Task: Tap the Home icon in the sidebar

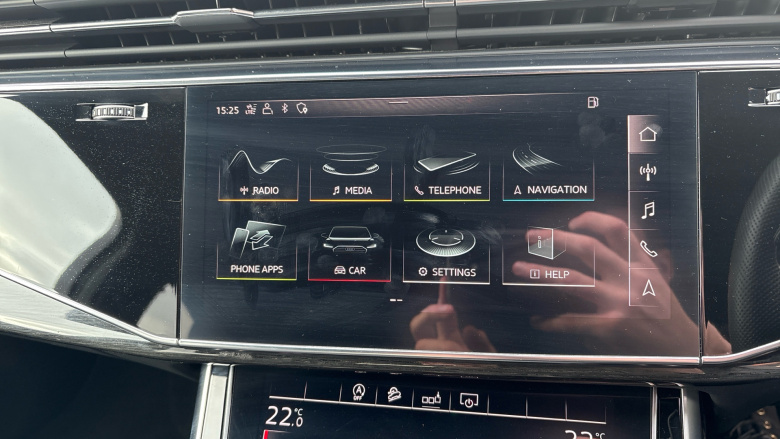Action: click(648, 134)
